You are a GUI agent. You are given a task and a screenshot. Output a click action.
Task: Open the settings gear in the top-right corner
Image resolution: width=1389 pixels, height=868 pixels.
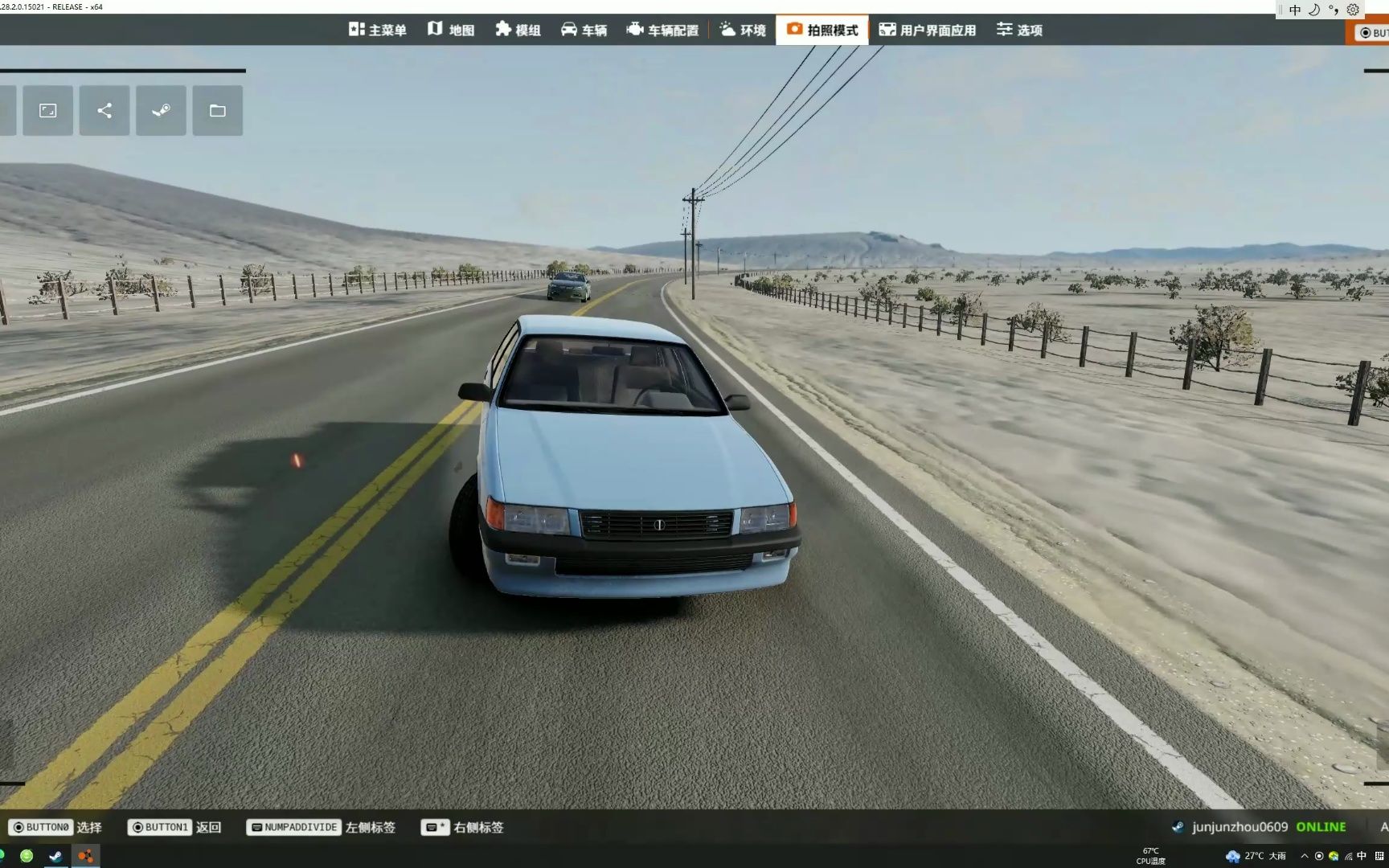tap(1353, 10)
